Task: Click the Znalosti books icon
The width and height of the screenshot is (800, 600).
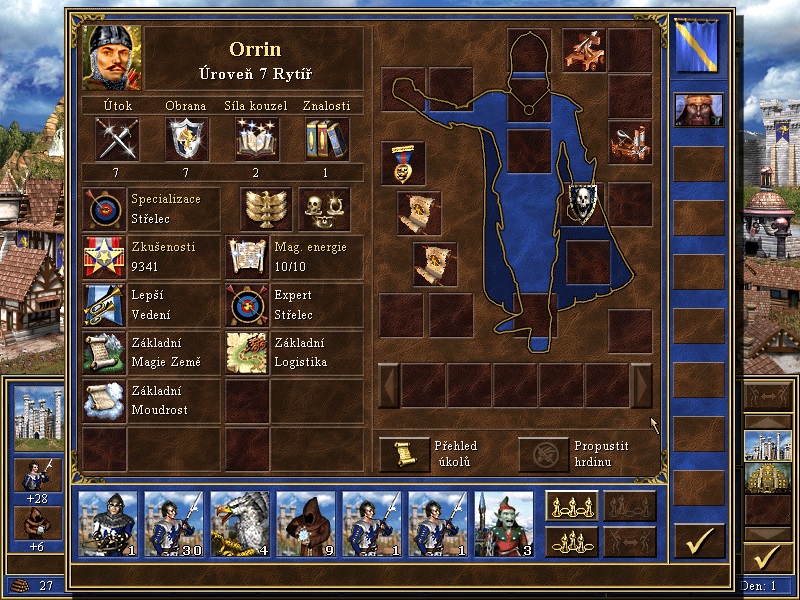Action: (326, 139)
